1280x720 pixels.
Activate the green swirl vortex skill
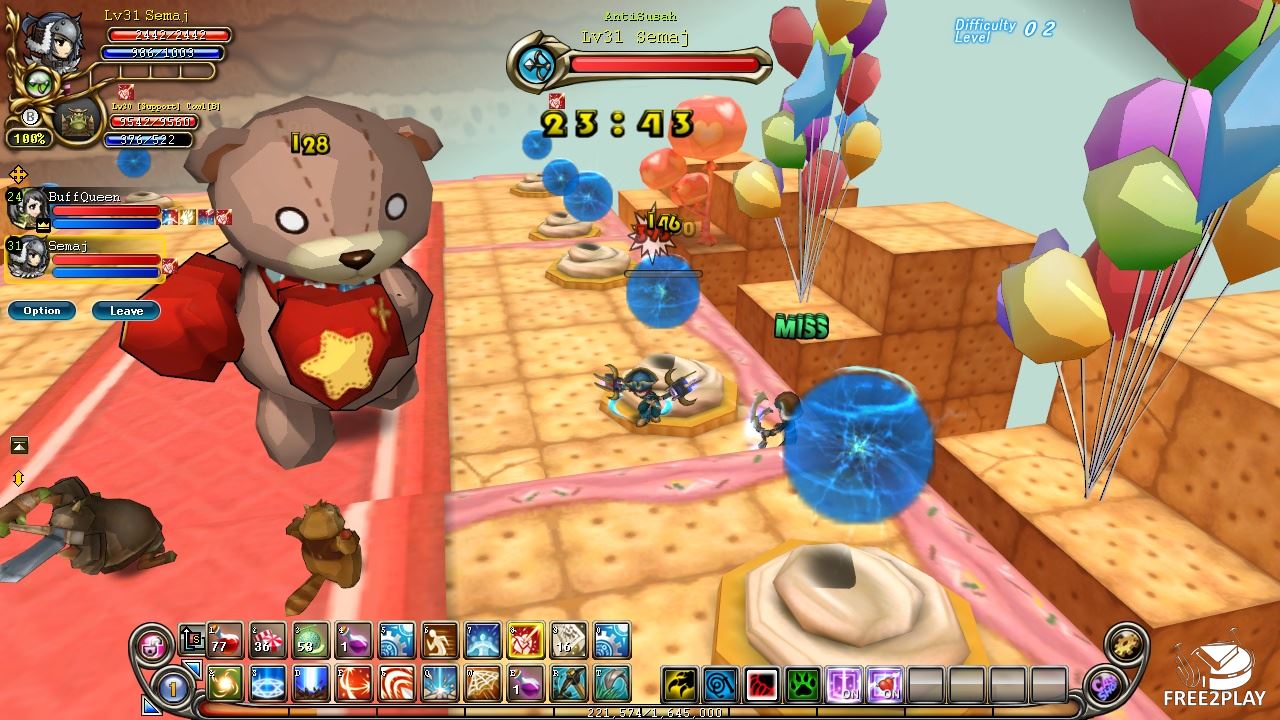pos(226,684)
